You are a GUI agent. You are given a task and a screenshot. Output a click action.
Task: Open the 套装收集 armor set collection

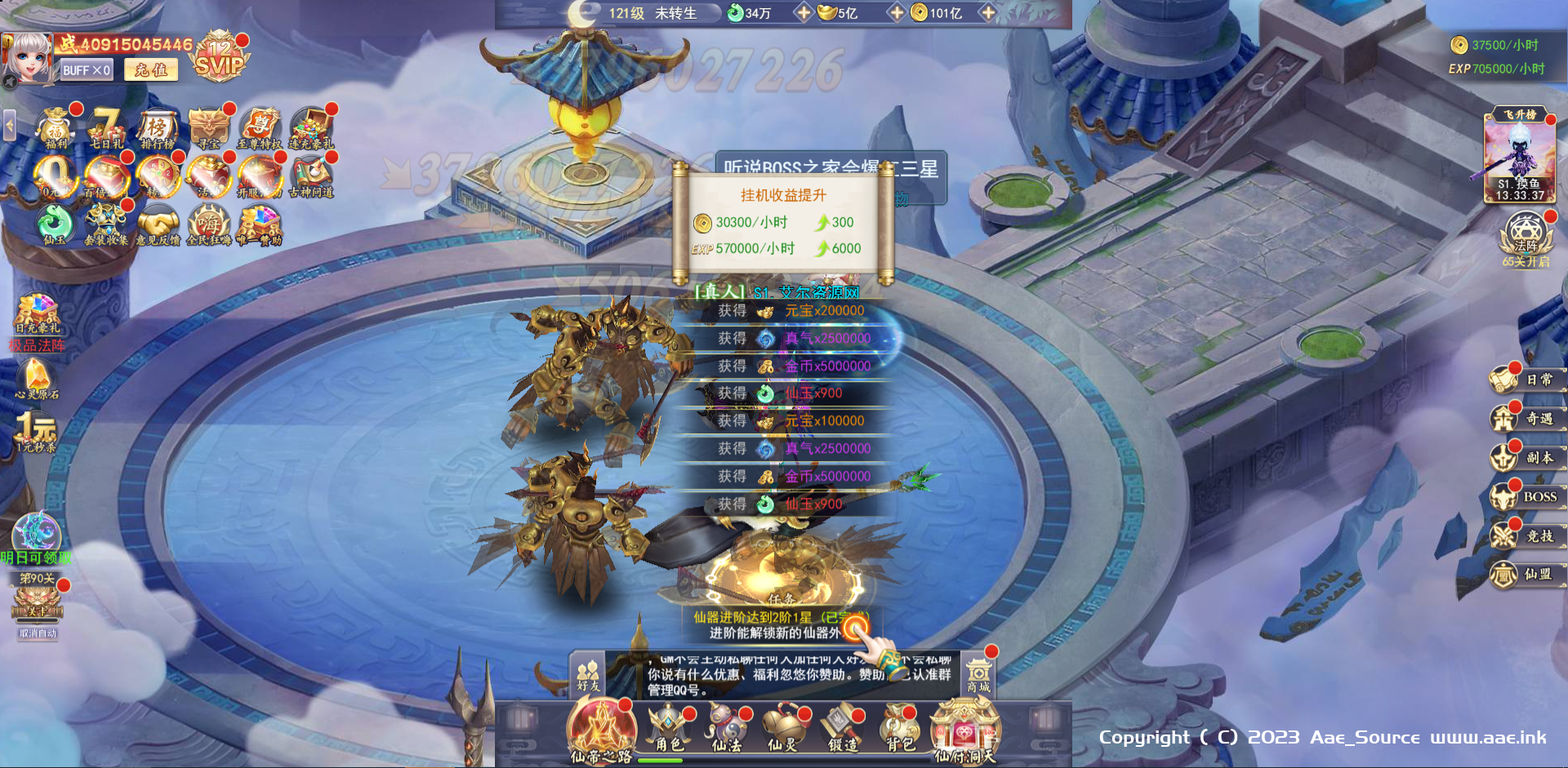[x=105, y=224]
